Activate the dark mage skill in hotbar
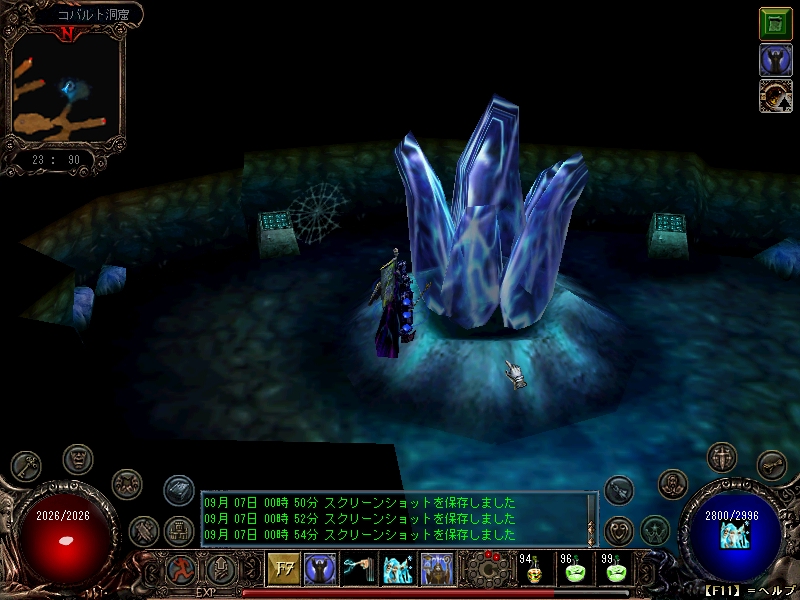The image size is (800, 600). coord(319,569)
